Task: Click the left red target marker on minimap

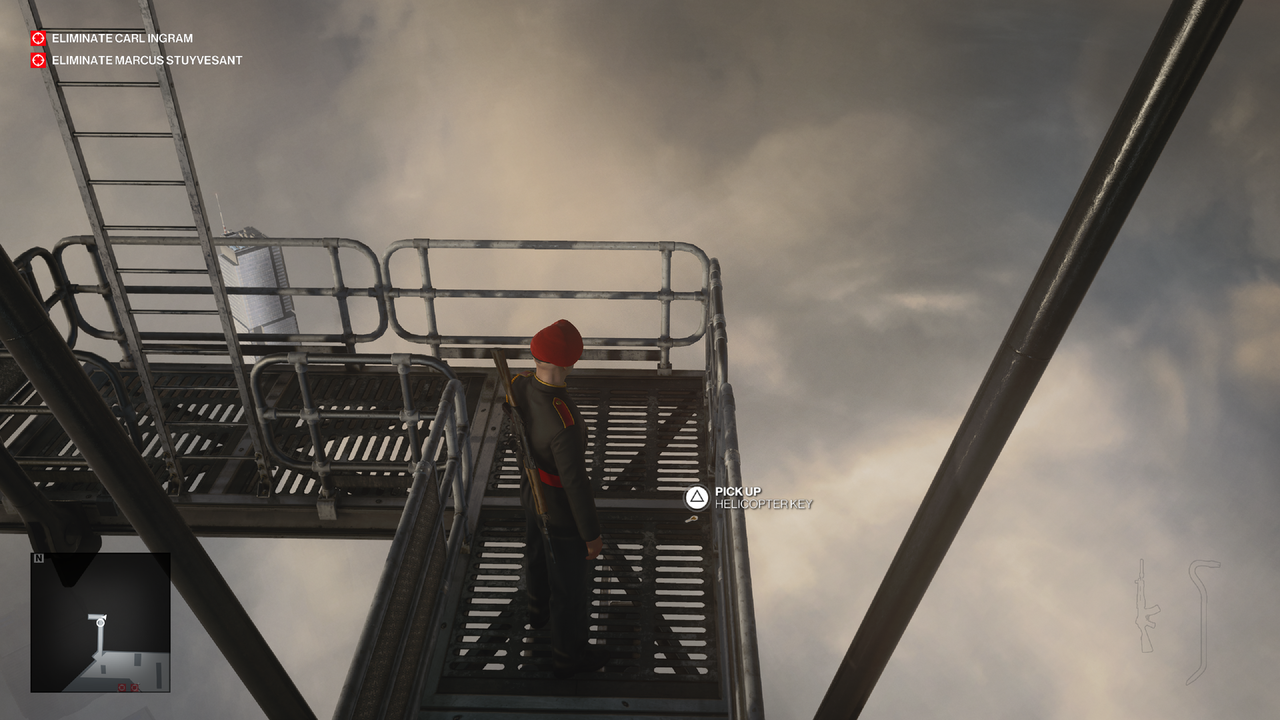Action: tap(122, 687)
